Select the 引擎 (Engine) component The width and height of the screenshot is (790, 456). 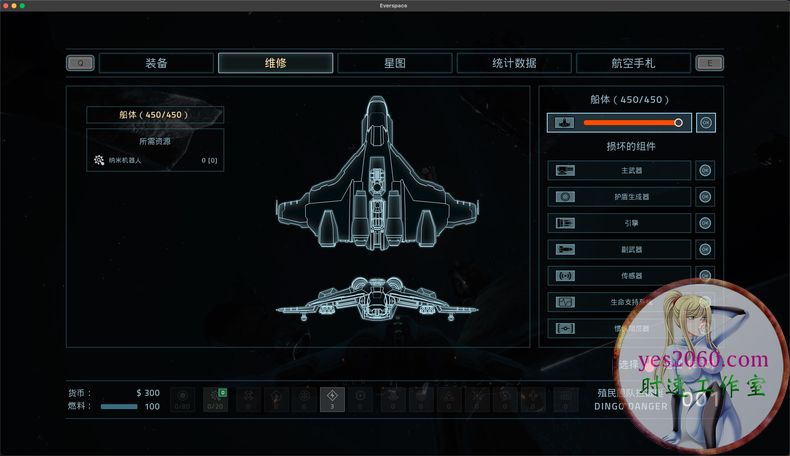[x=619, y=223]
